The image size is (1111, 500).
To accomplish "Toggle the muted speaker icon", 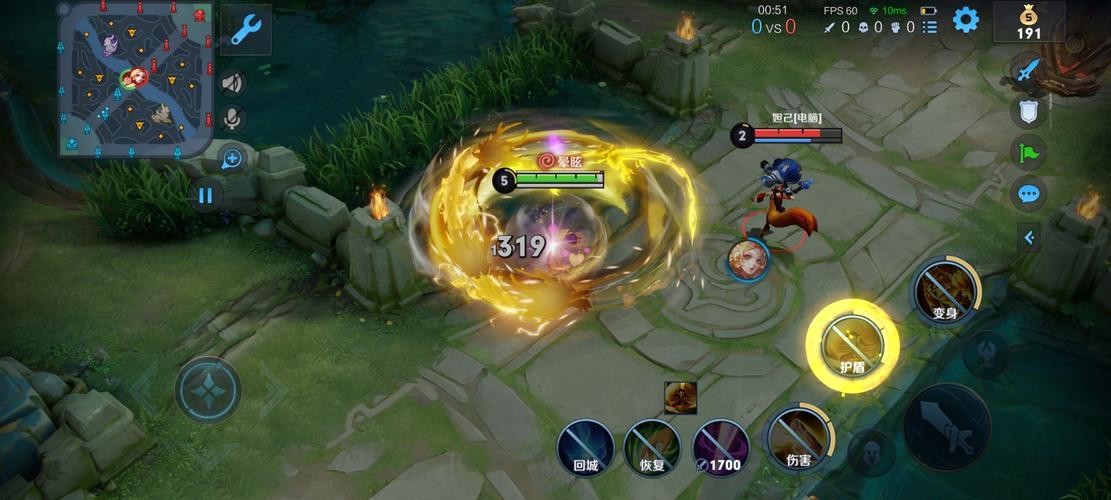I will (x=232, y=83).
